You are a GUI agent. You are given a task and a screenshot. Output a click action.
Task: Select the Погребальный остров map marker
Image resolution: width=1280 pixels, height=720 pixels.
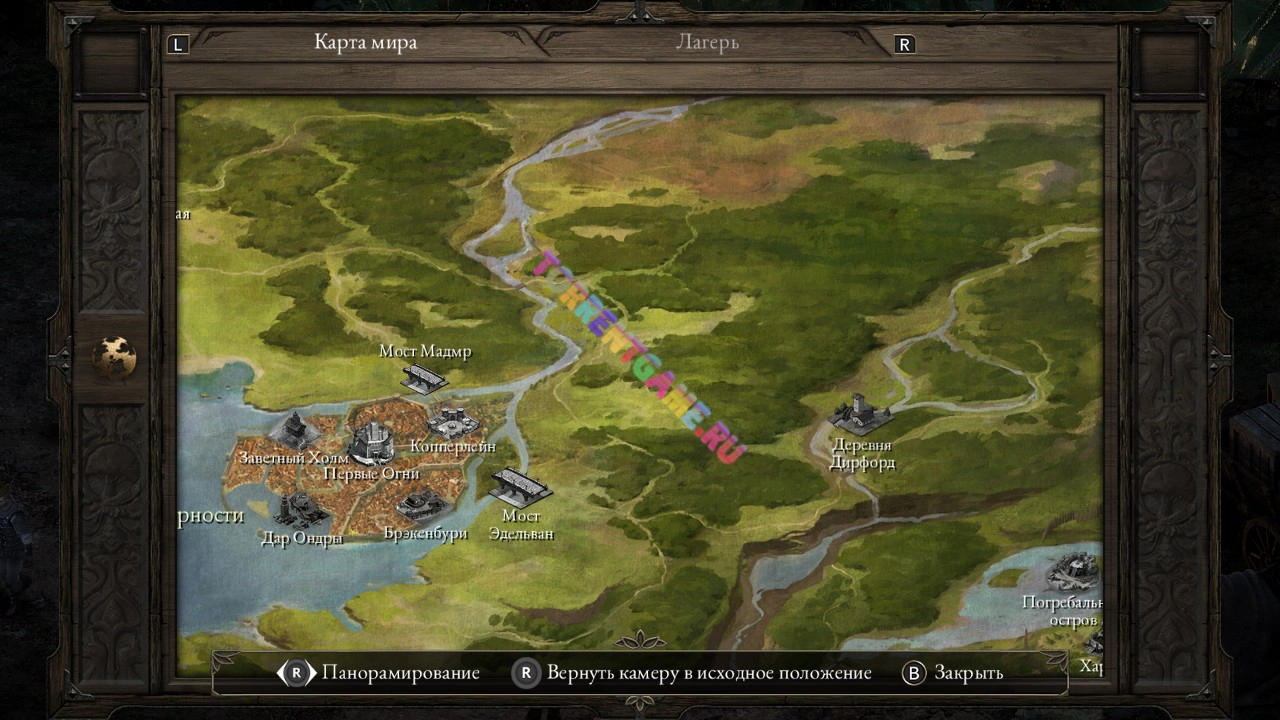click(1072, 574)
